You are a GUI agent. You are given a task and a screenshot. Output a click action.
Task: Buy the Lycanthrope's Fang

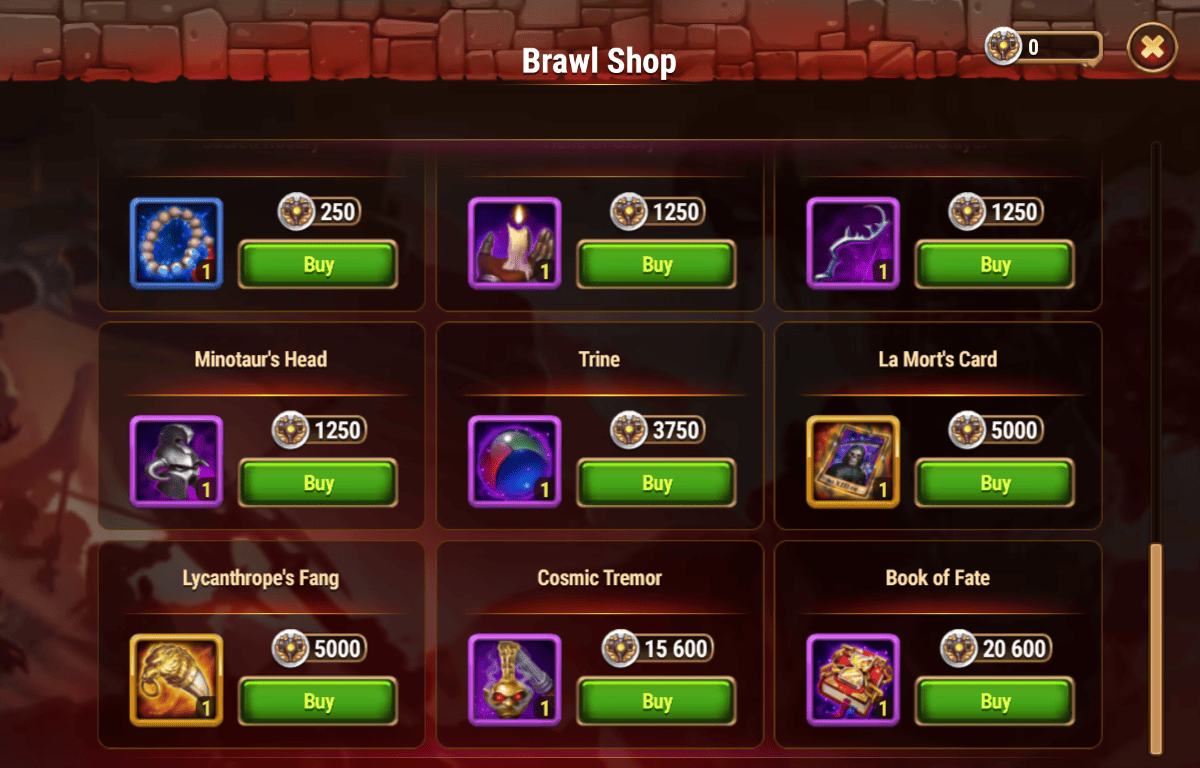(318, 702)
